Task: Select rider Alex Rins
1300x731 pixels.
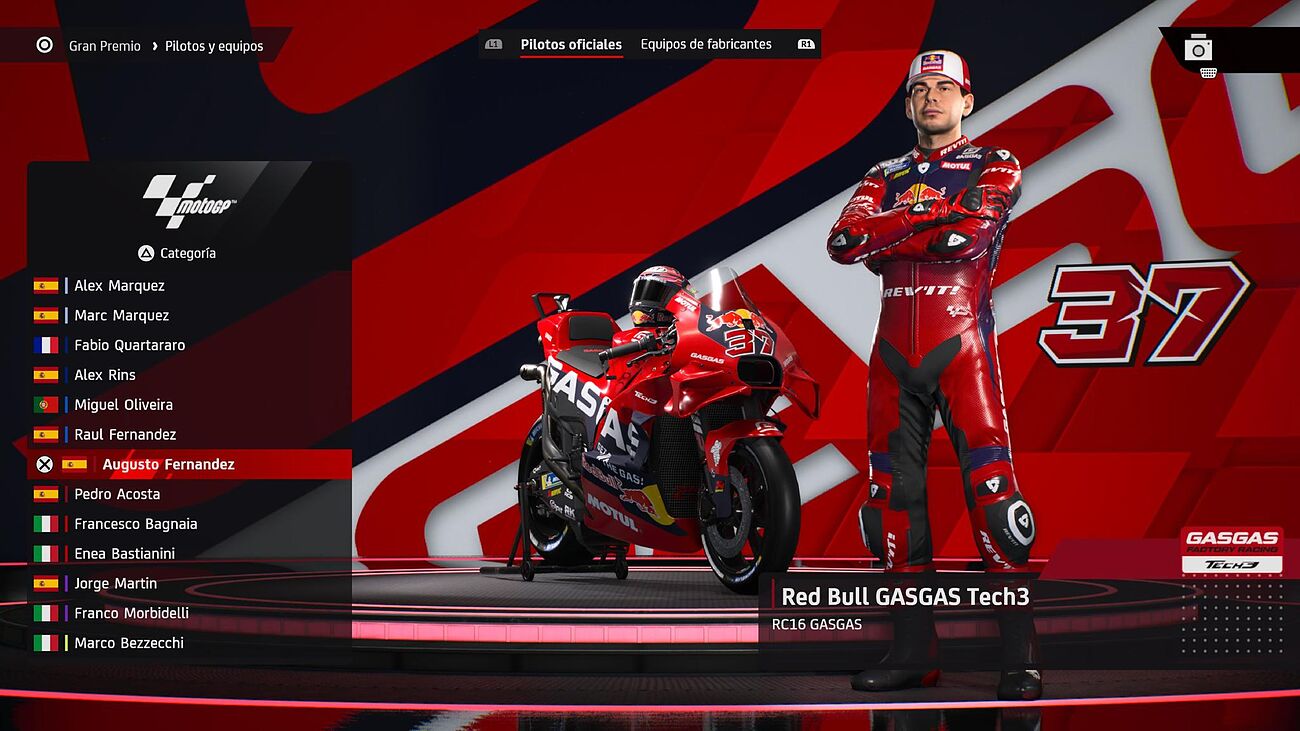Action: pos(105,375)
